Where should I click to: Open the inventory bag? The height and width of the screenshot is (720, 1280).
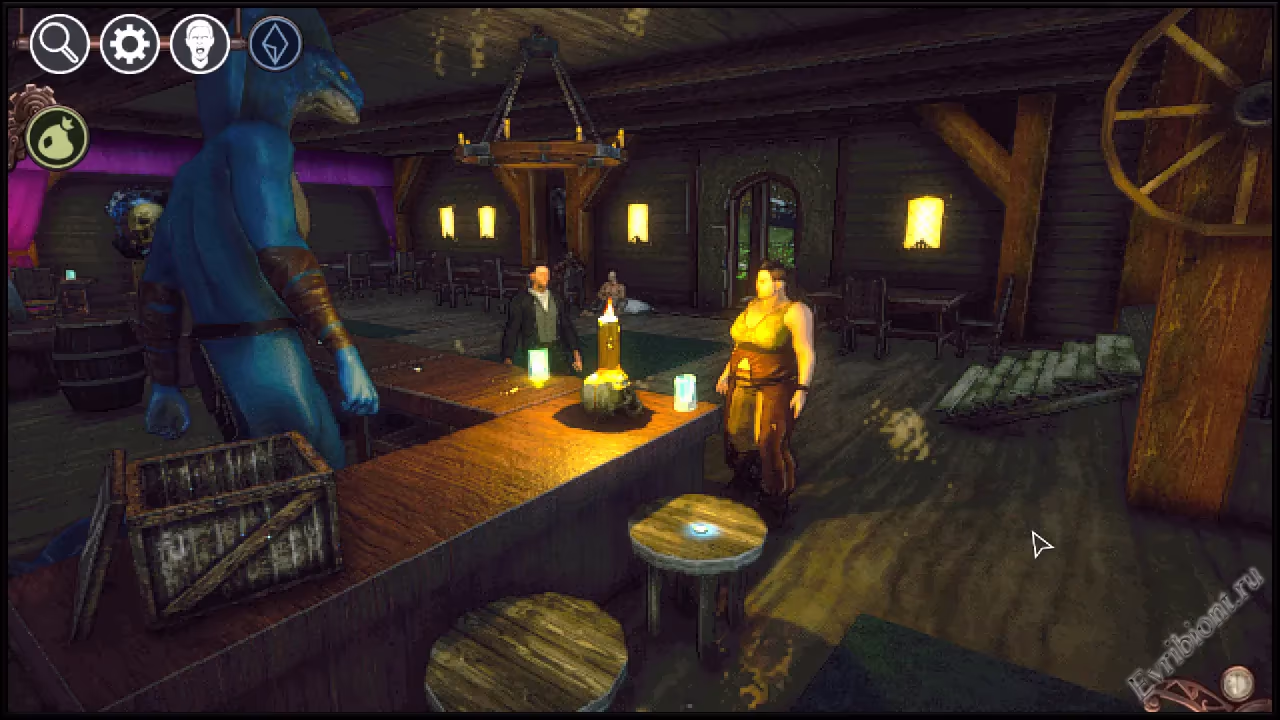(57, 139)
